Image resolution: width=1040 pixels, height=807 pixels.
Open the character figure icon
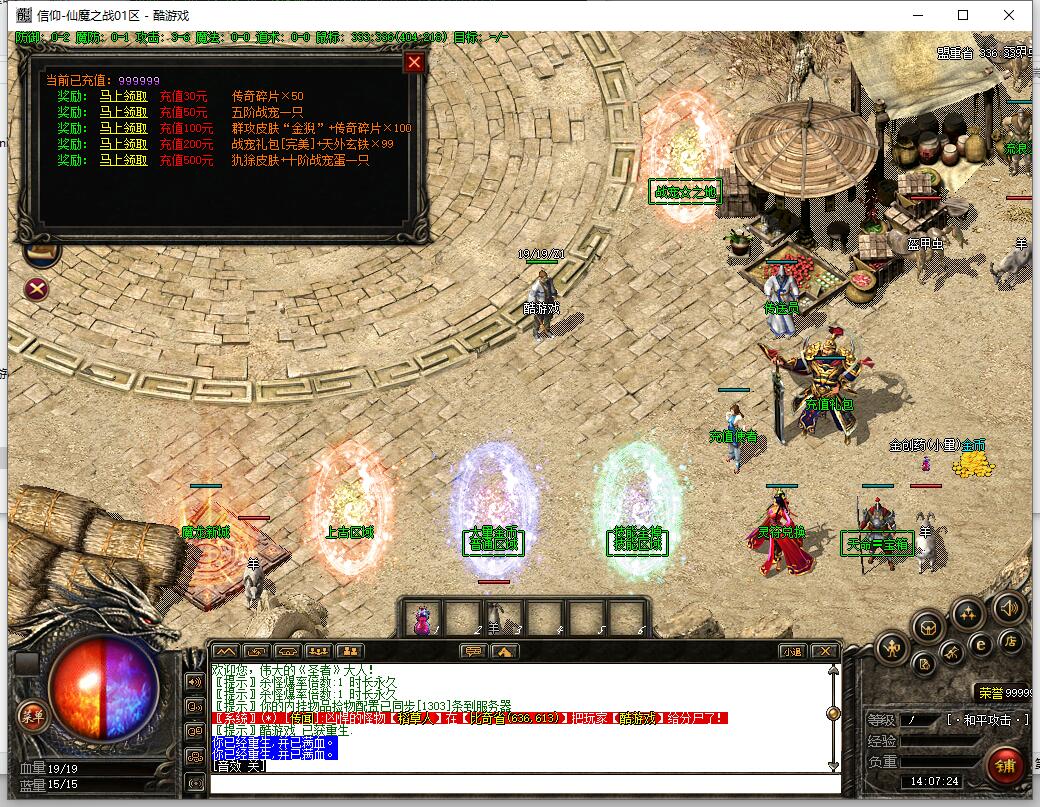pyautogui.click(x=892, y=648)
